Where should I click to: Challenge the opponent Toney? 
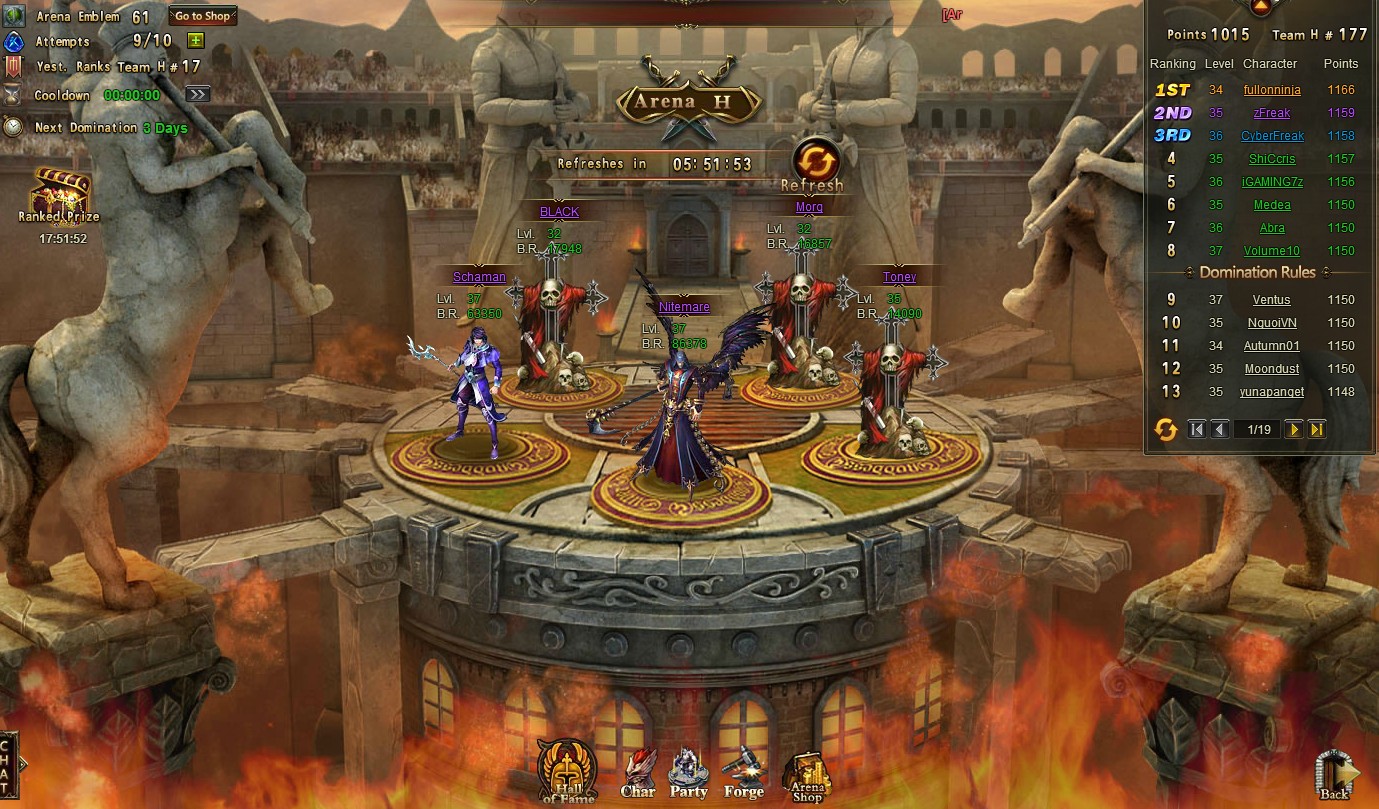[899, 277]
